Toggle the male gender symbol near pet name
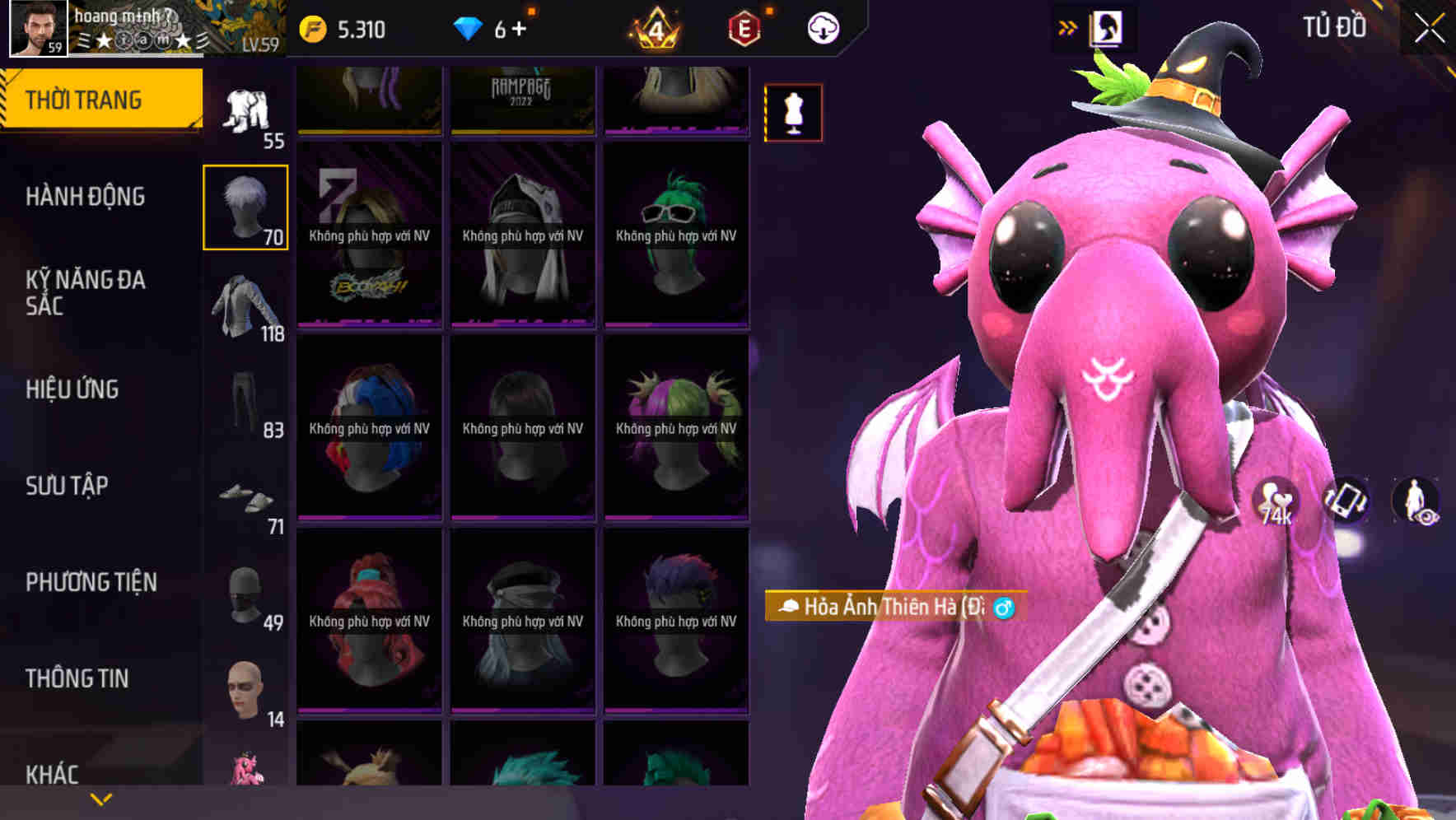1456x820 pixels. click(x=1005, y=607)
